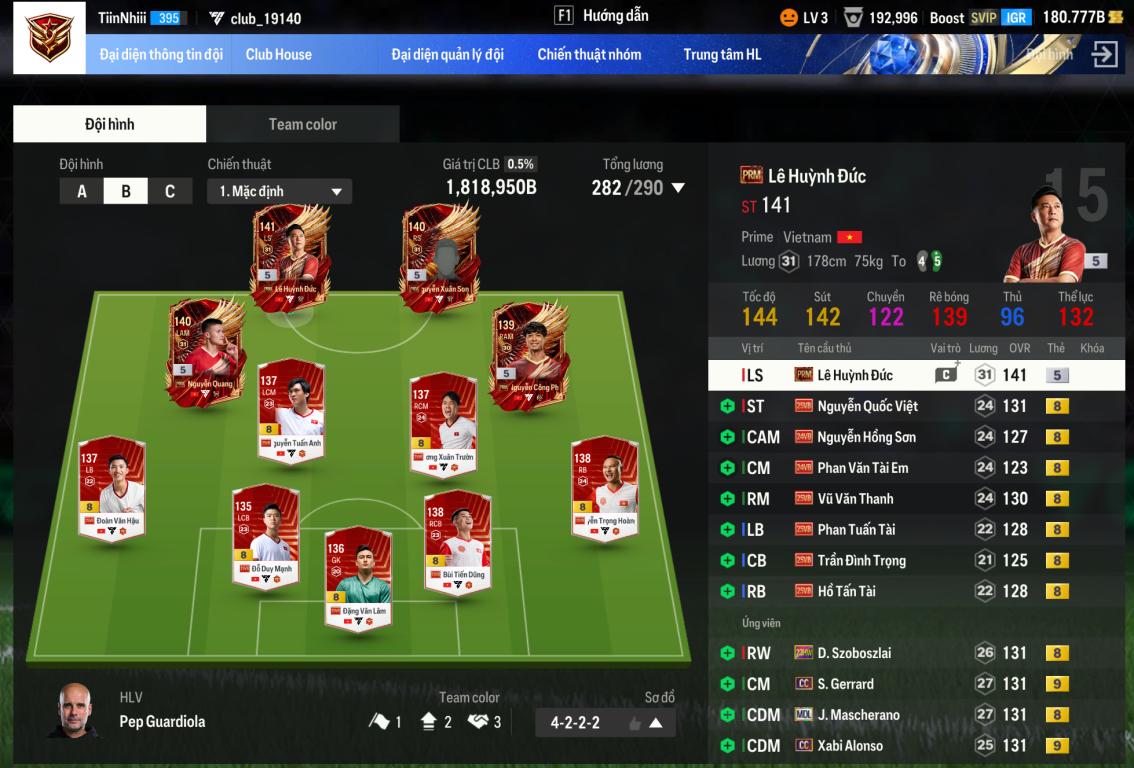Choose squad slot C

pyautogui.click(x=170, y=191)
